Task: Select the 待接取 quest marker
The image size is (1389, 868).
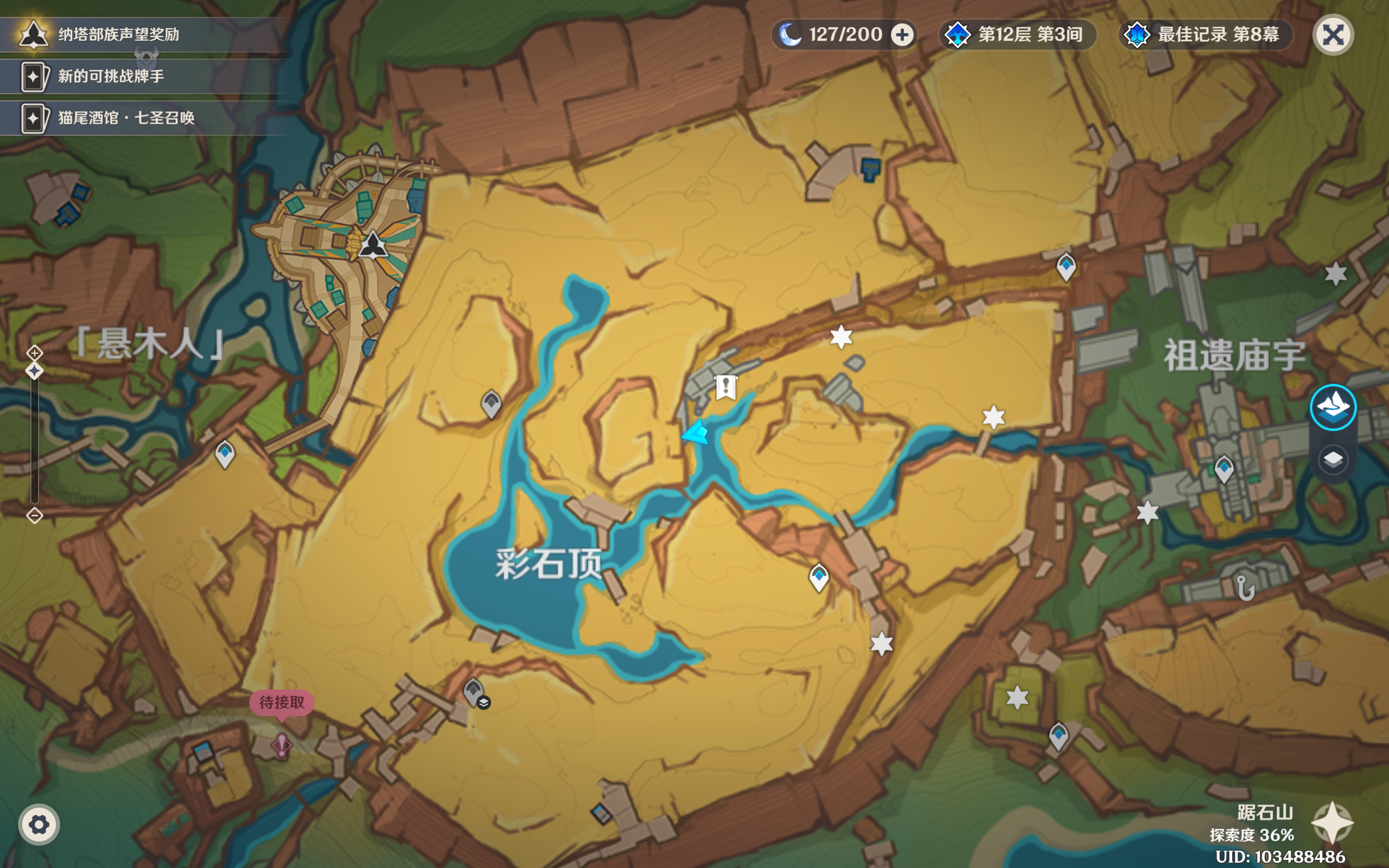Action: (281, 744)
